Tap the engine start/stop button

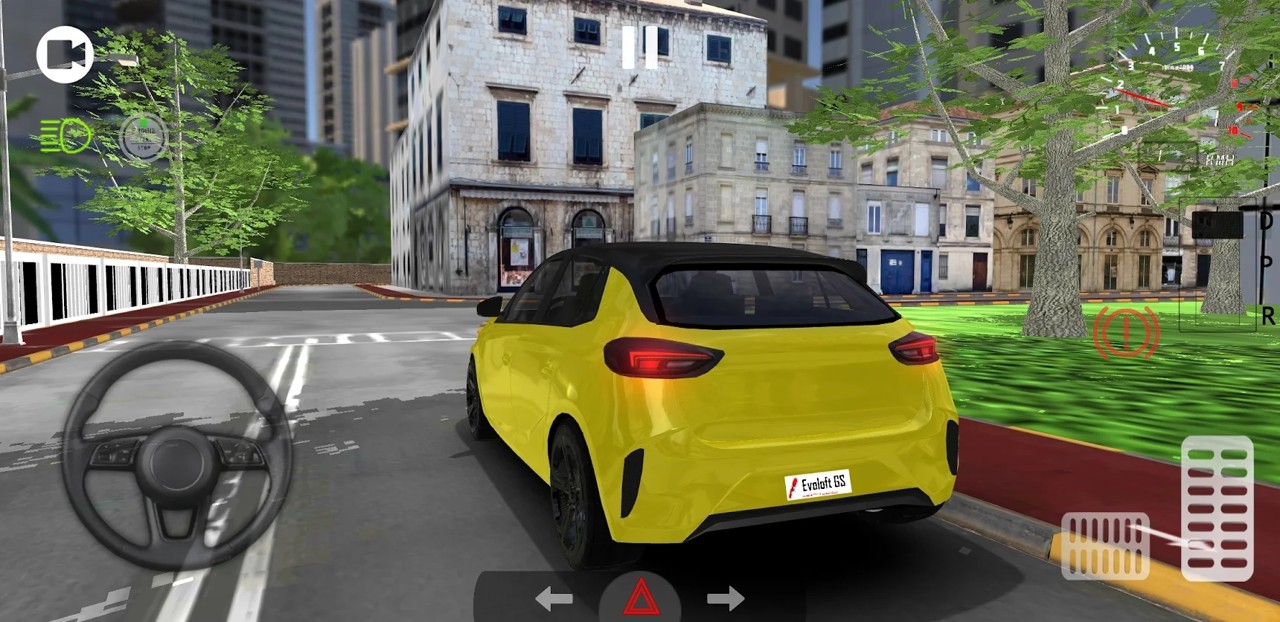pyautogui.click(x=144, y=137)
